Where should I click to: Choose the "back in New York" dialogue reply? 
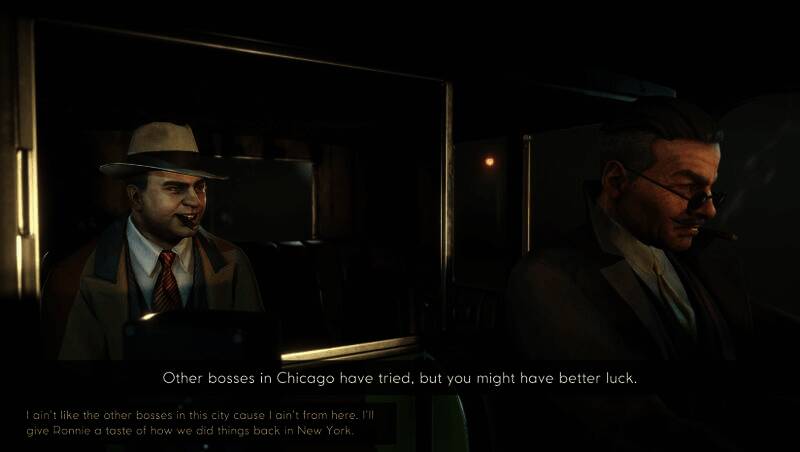[x=198, y=422]
